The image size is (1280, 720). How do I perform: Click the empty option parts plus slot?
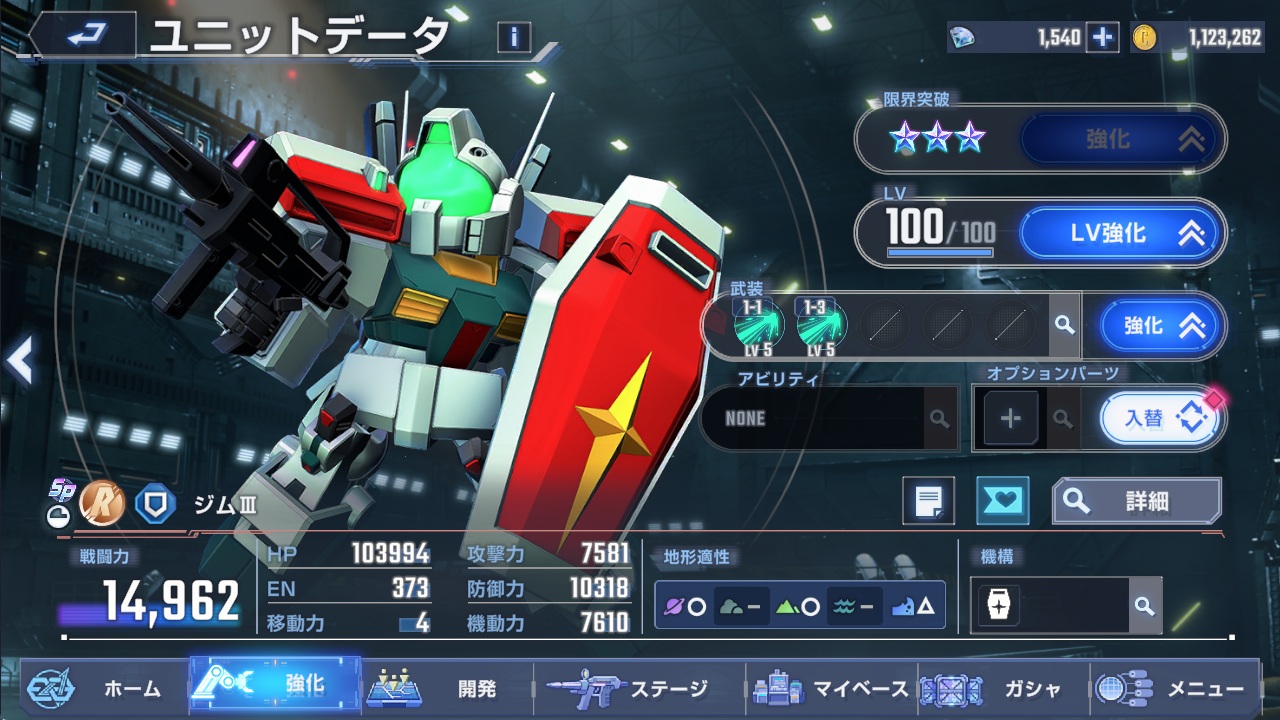tap(1010, 418)
